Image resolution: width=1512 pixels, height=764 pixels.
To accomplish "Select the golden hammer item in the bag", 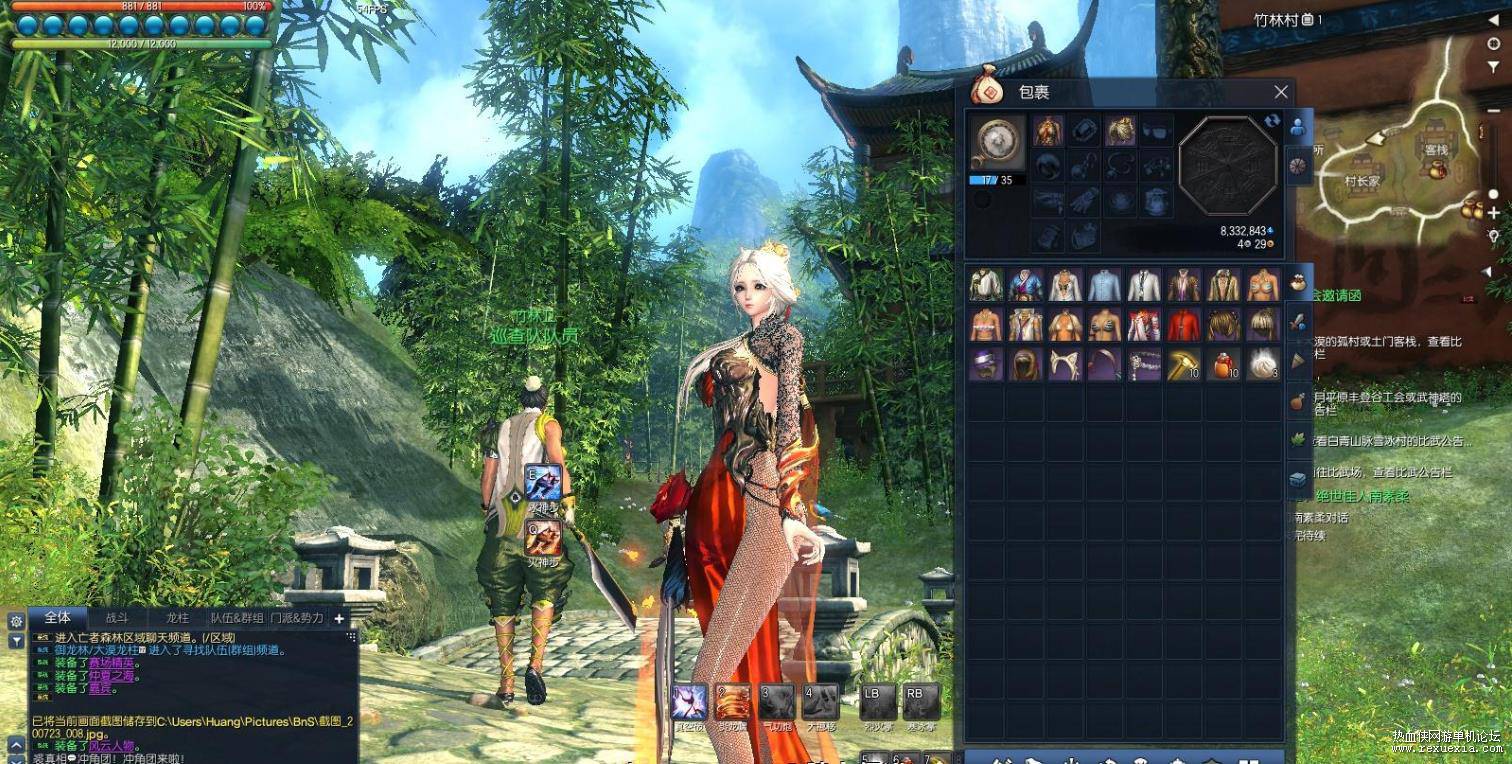I will point(1184,364).
